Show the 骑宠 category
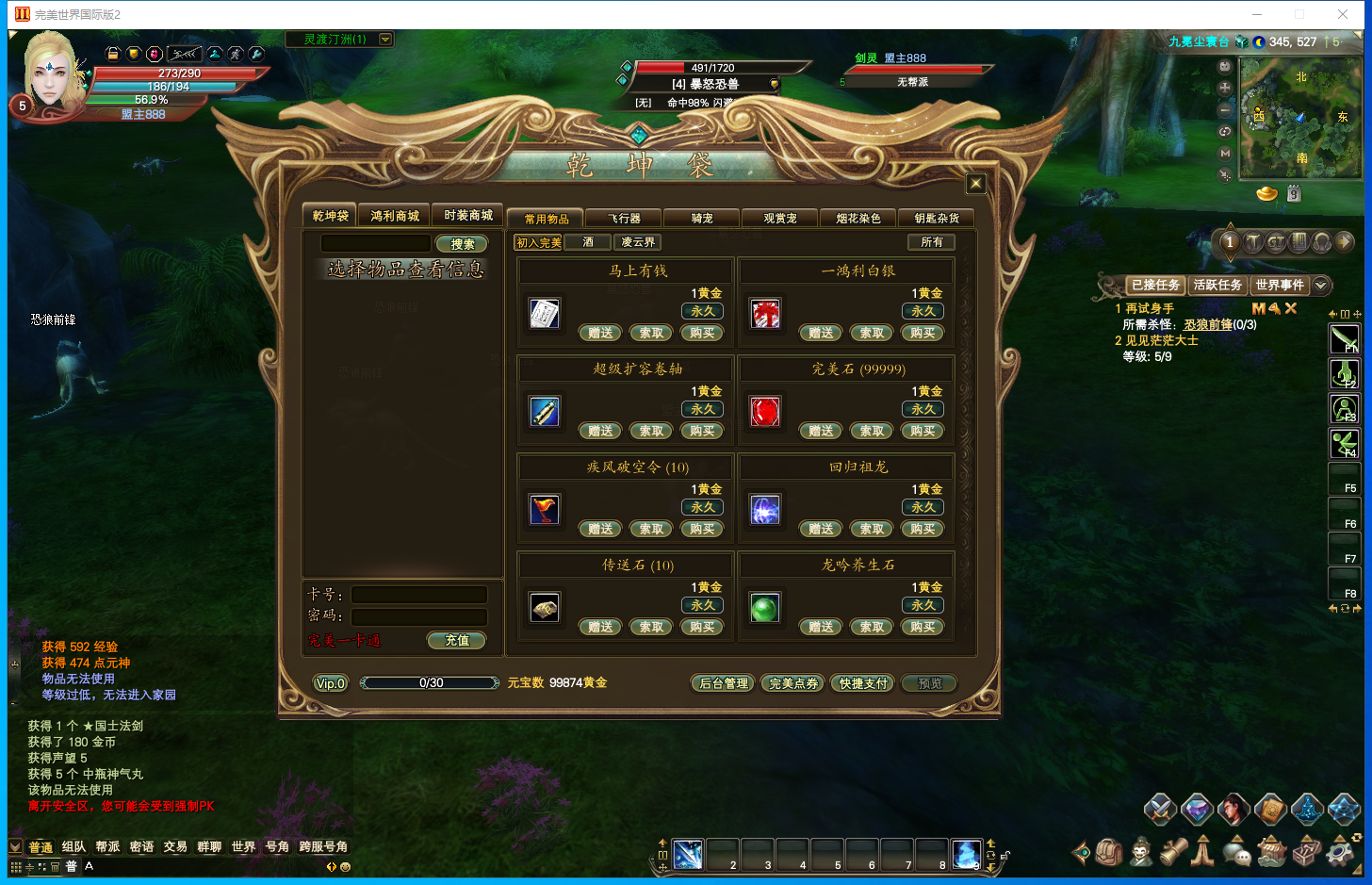This screenshot has width=1372, height=885. click(x=702, y=219)
